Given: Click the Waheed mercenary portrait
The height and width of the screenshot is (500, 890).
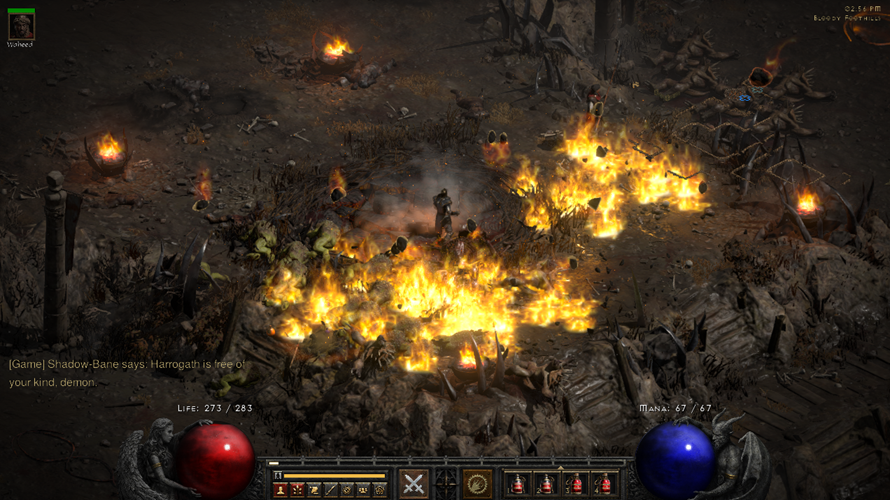Looking at the screenshot, I should point(21,27).
